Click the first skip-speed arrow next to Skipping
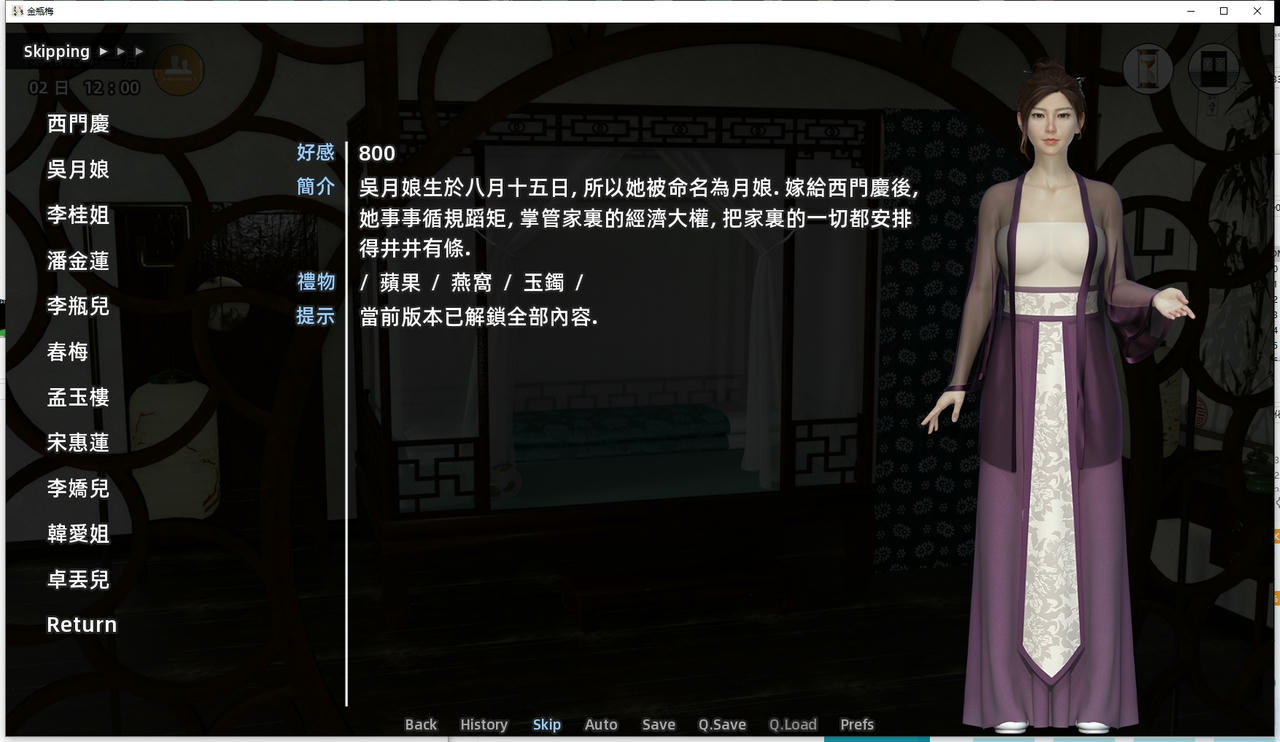 click(103, 50)
